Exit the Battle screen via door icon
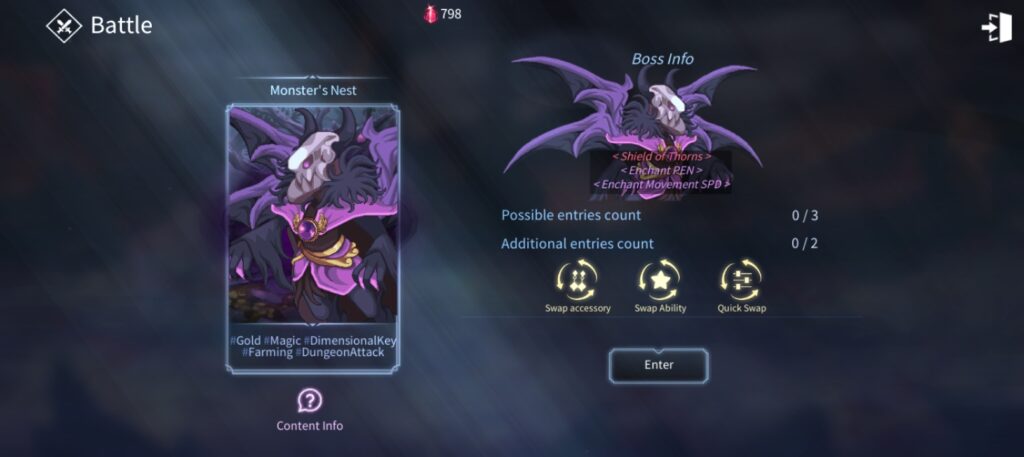The image size is (1024, 457). point(996,27)
